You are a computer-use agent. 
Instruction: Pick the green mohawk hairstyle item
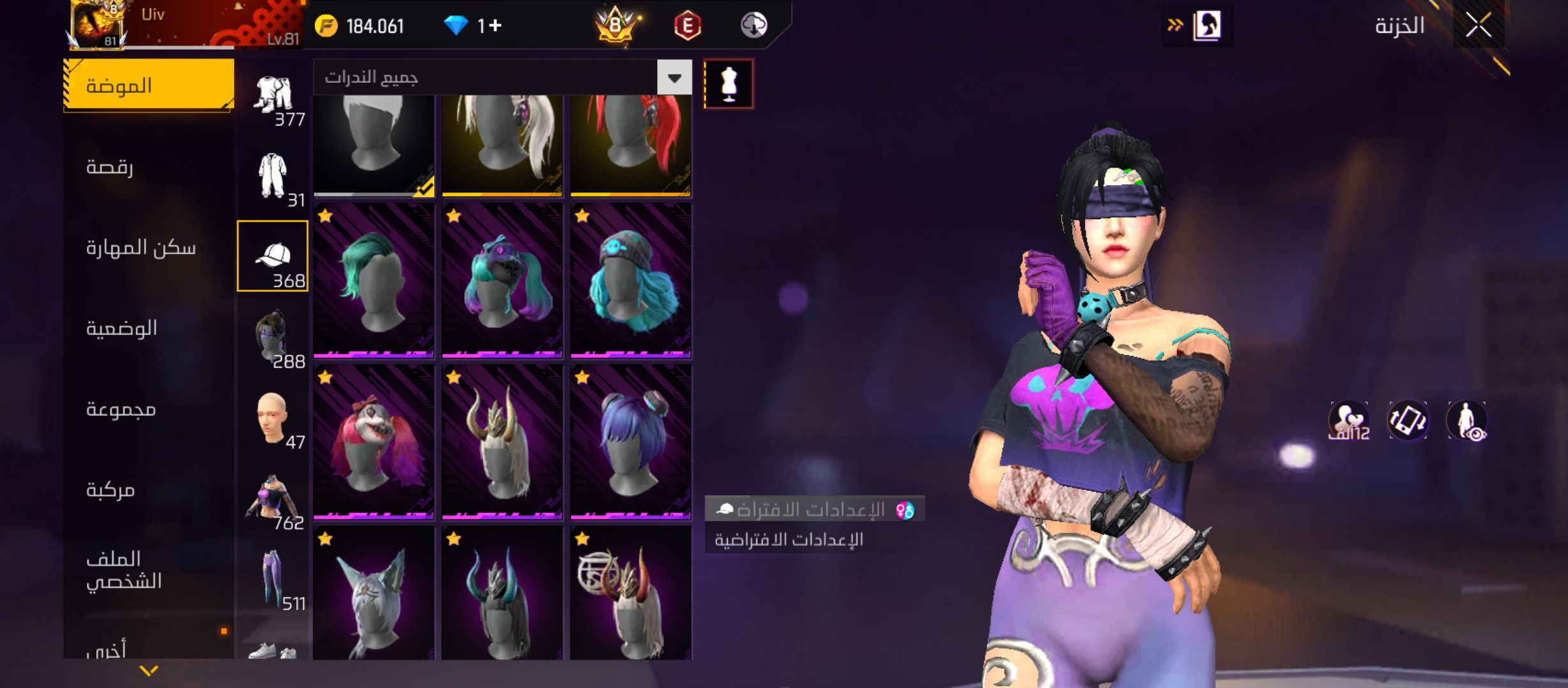[x=374, y=280]
